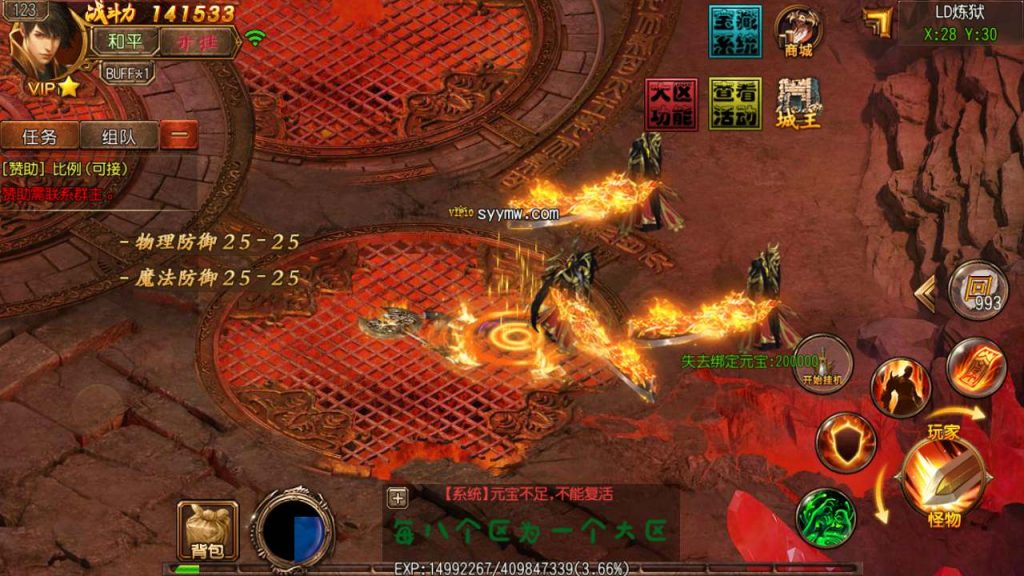The image size is (1024, 576).
Task: Use the 回 return scroll (993)
Action: pos(977,290)
